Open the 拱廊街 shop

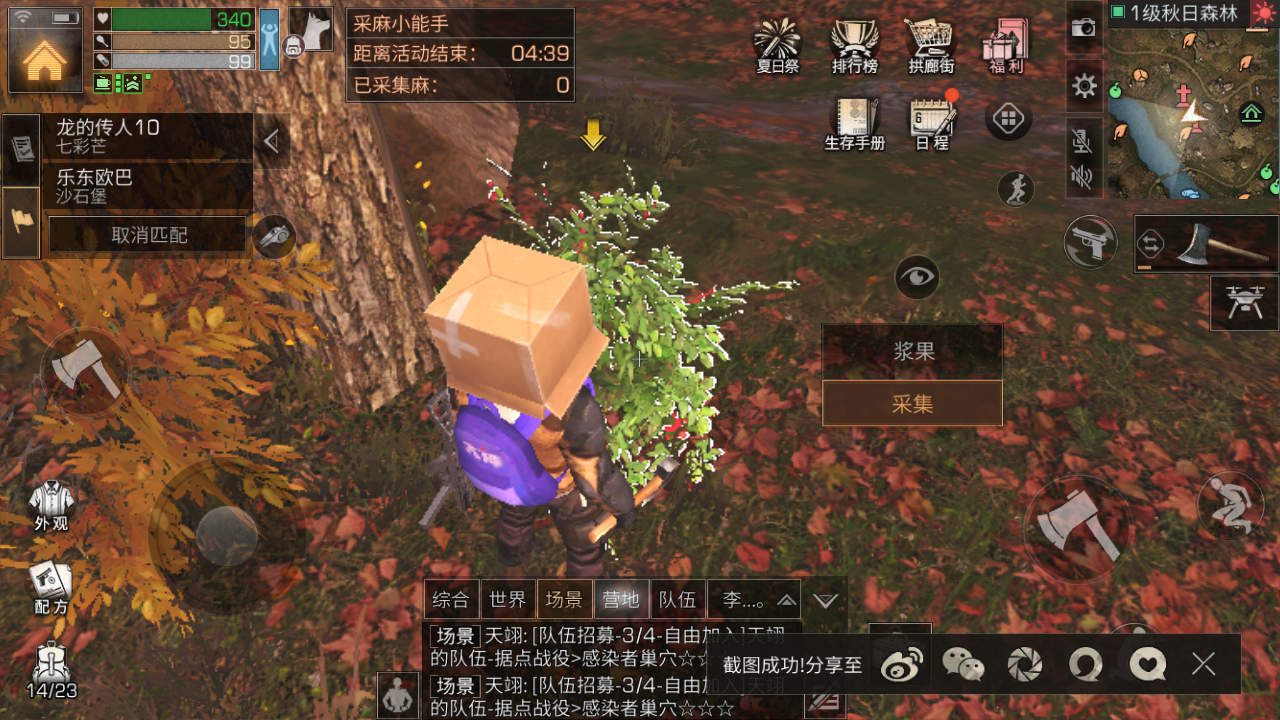pos(931,45)
